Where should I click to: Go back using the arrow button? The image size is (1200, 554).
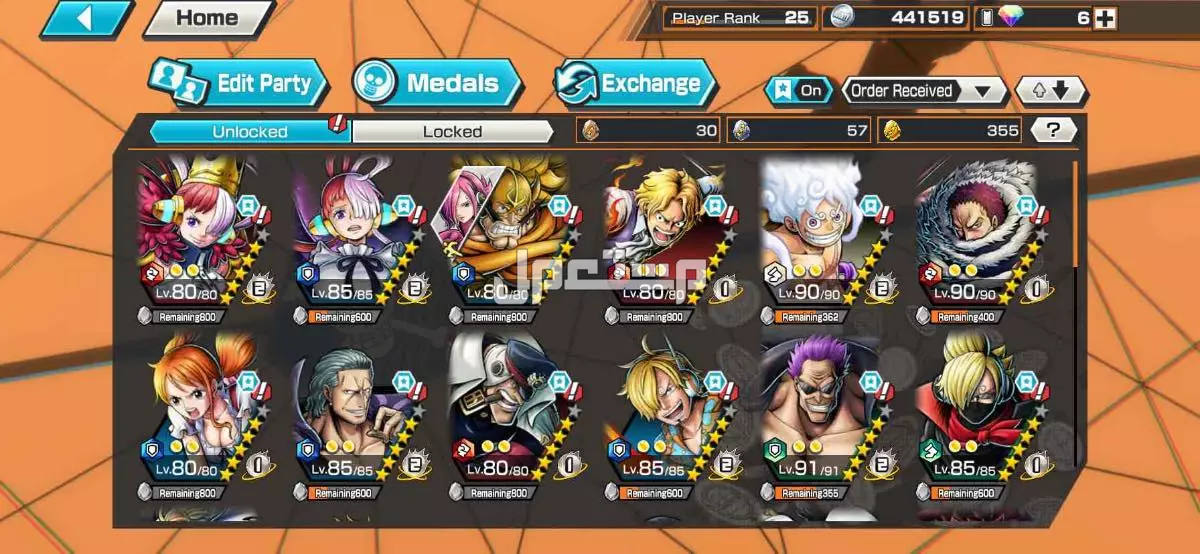(x=86, y=18)
